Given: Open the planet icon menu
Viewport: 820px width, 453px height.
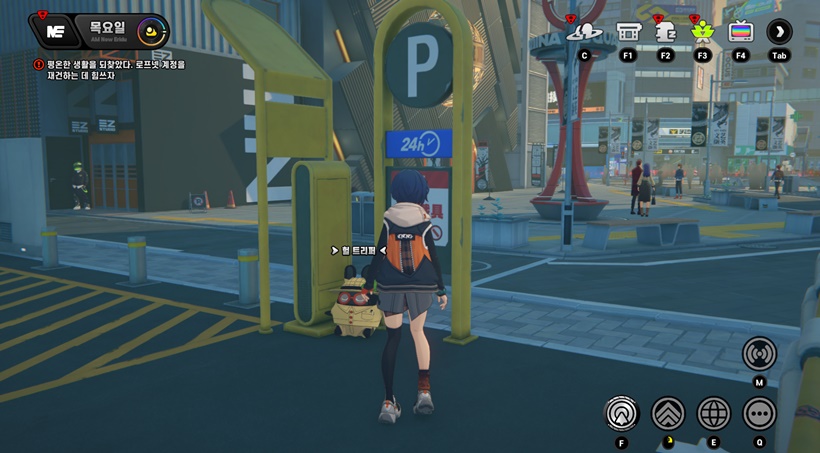Looking at the screenshot, I should [x=584, y=31].
